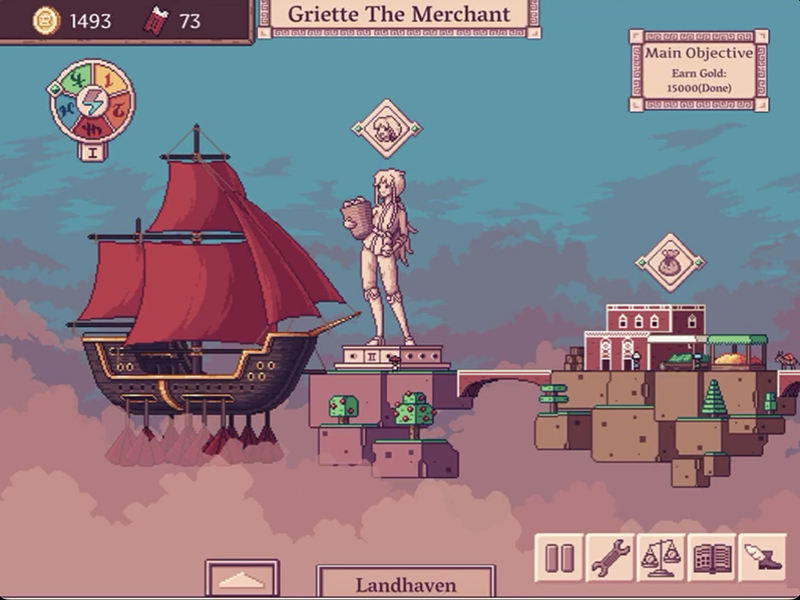Select the red segment of the wheel
The width and height of the screenshot is (800, 600).
click(92, 129)
